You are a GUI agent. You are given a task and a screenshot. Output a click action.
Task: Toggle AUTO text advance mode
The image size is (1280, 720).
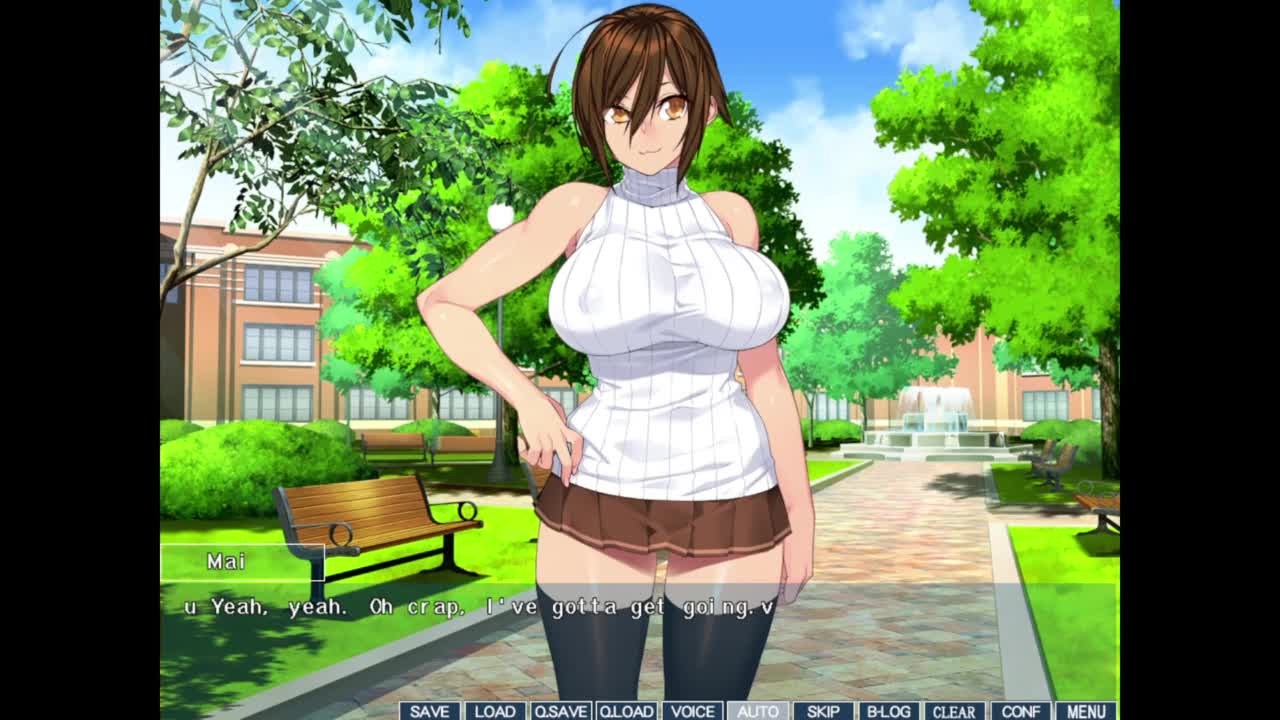coord(757,711)
